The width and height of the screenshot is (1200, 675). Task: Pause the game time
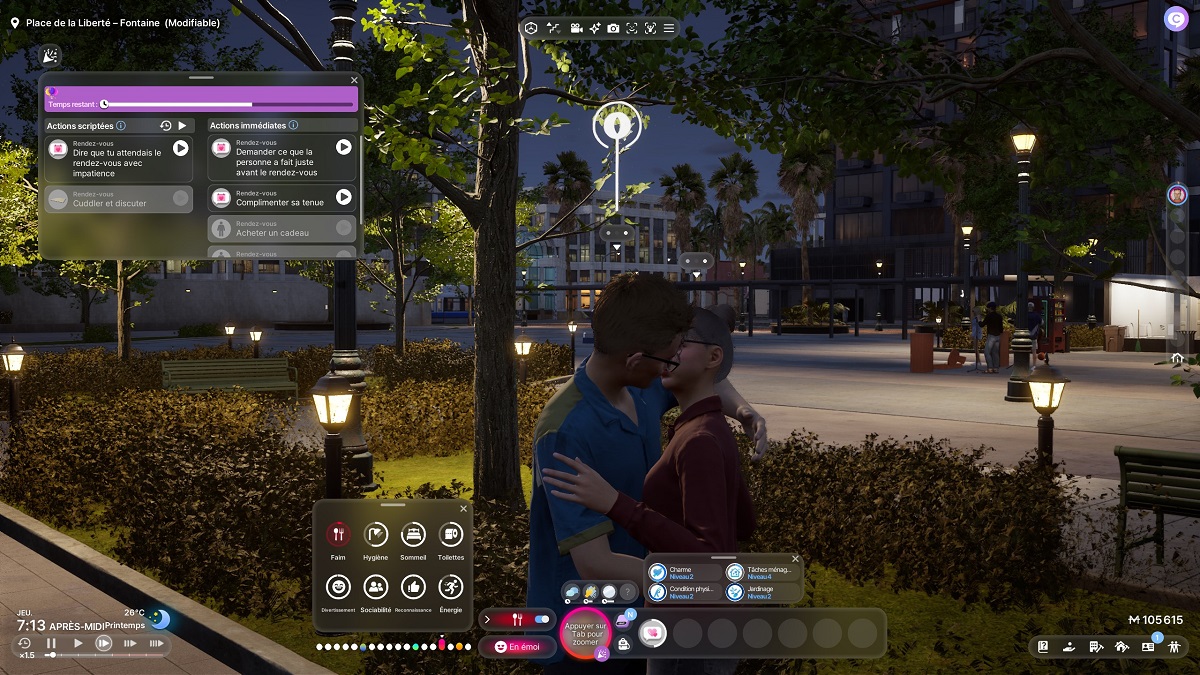point(51,643)
